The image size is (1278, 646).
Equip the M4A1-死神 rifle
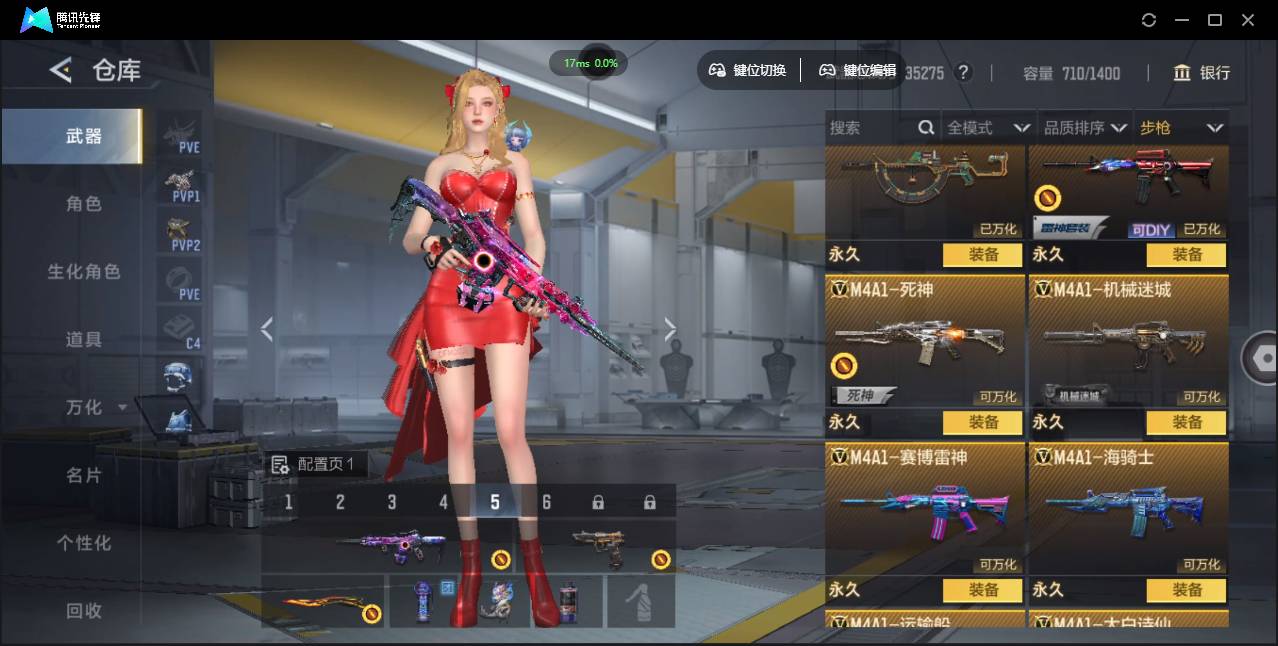pos(983,423)
